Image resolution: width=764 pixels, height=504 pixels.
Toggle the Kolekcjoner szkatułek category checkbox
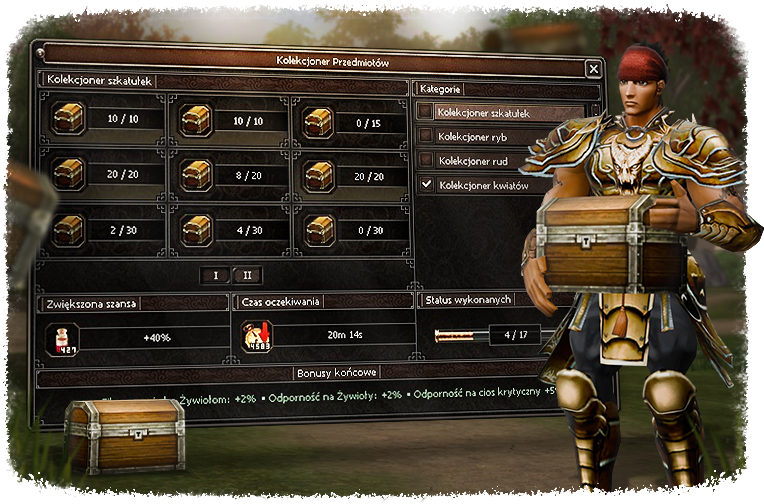tap(427, 112)
